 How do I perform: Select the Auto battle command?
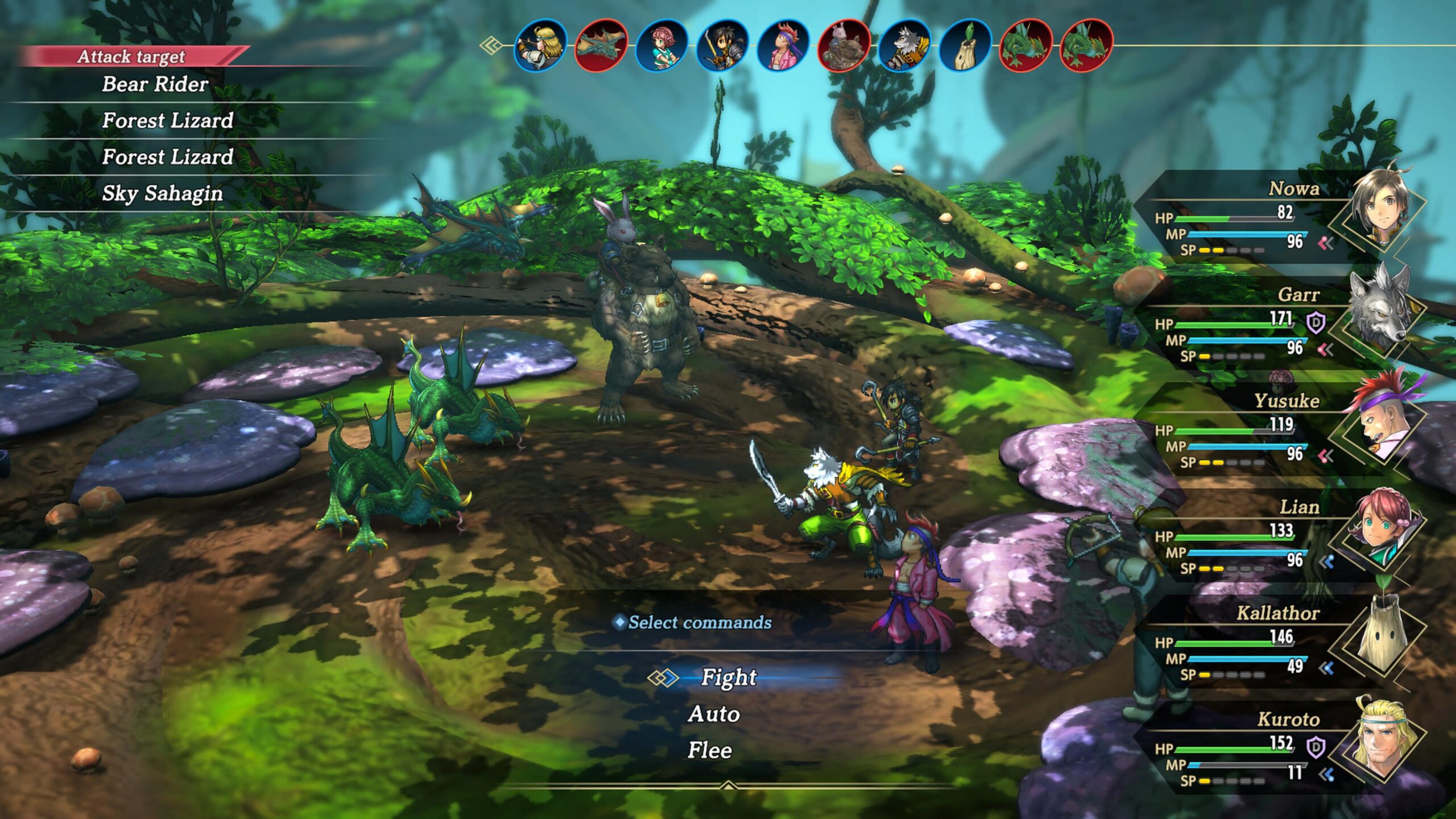(714, 714)
